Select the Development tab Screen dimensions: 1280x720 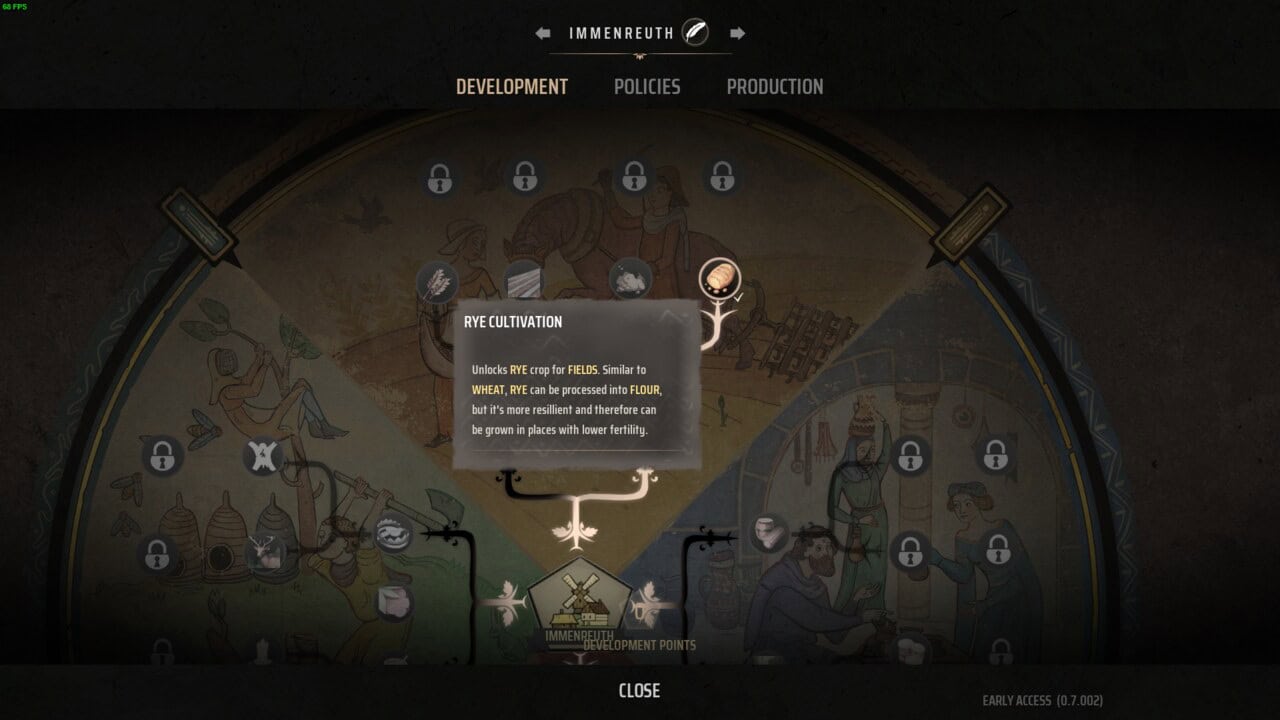tap(512, 87)
